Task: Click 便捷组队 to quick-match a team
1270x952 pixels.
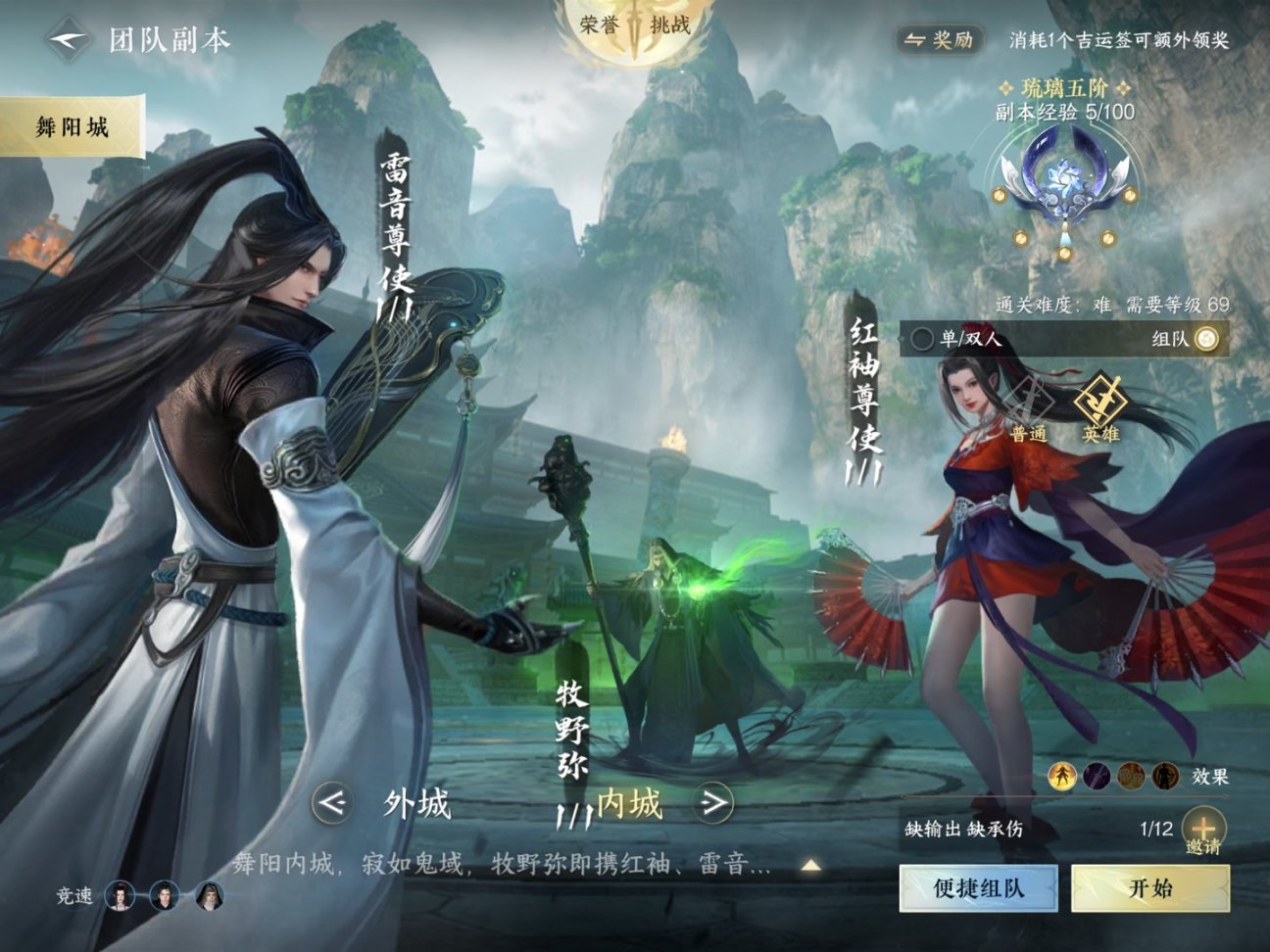Action: click(x=979, y=887)
